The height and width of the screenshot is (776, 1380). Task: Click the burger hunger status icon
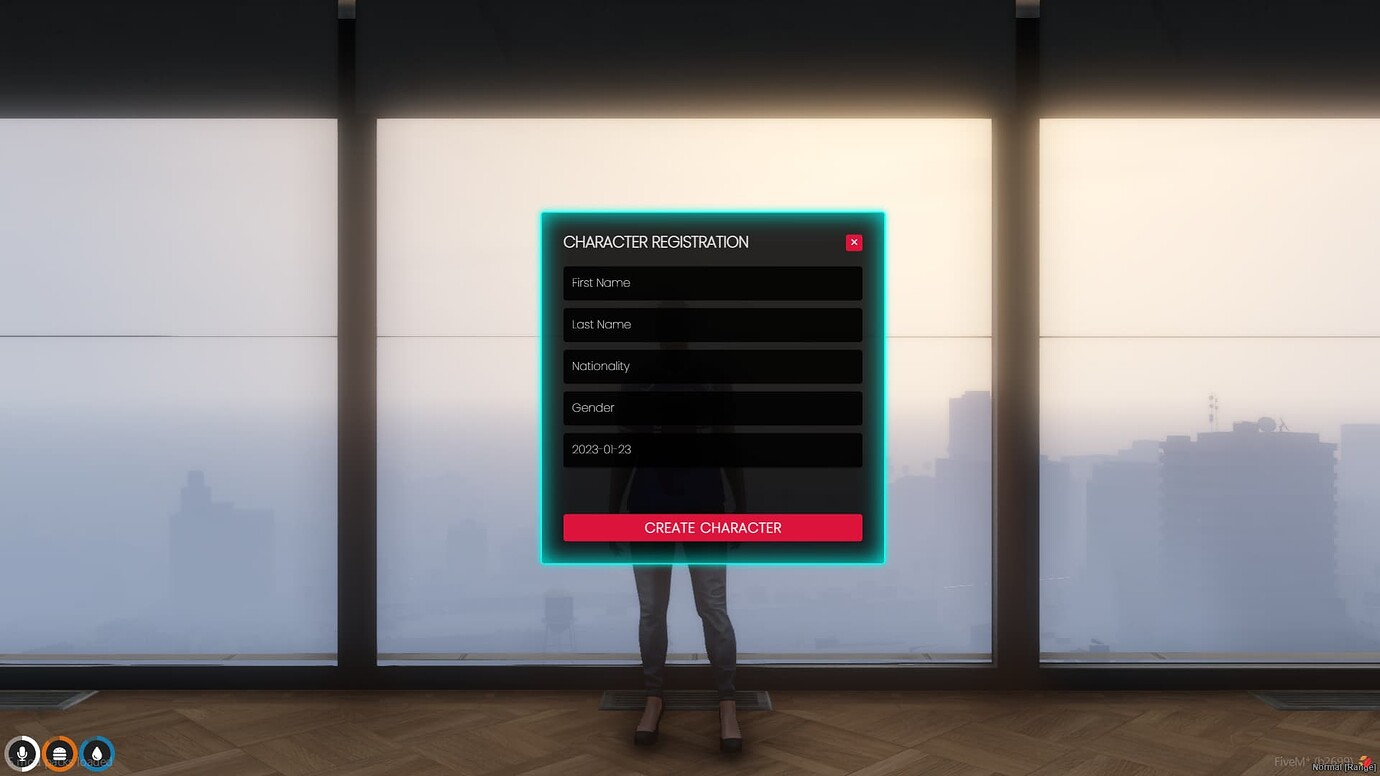[58, 753]
